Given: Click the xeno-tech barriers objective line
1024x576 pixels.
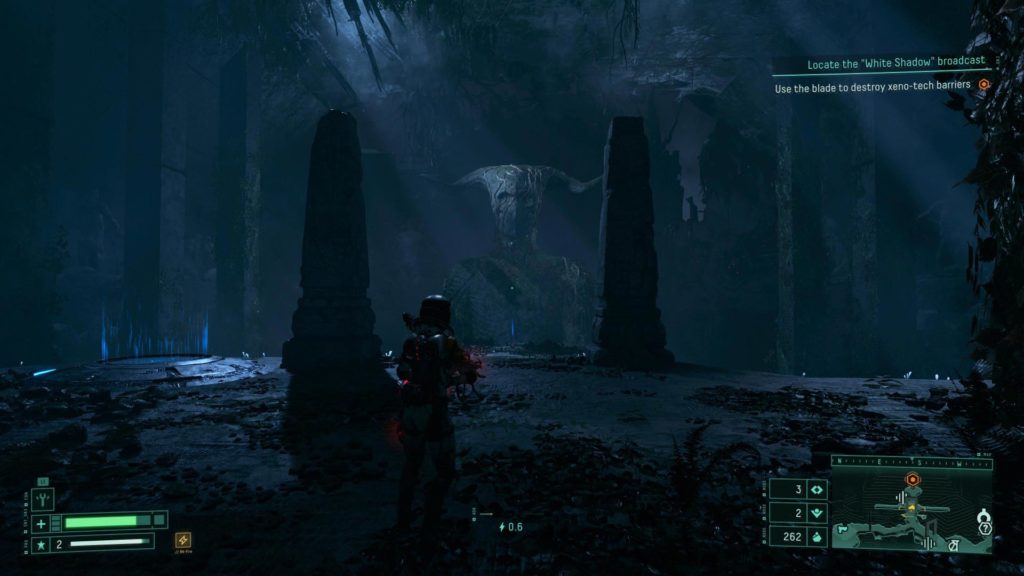Looking at the screenshot, I should tap(872, 88).
